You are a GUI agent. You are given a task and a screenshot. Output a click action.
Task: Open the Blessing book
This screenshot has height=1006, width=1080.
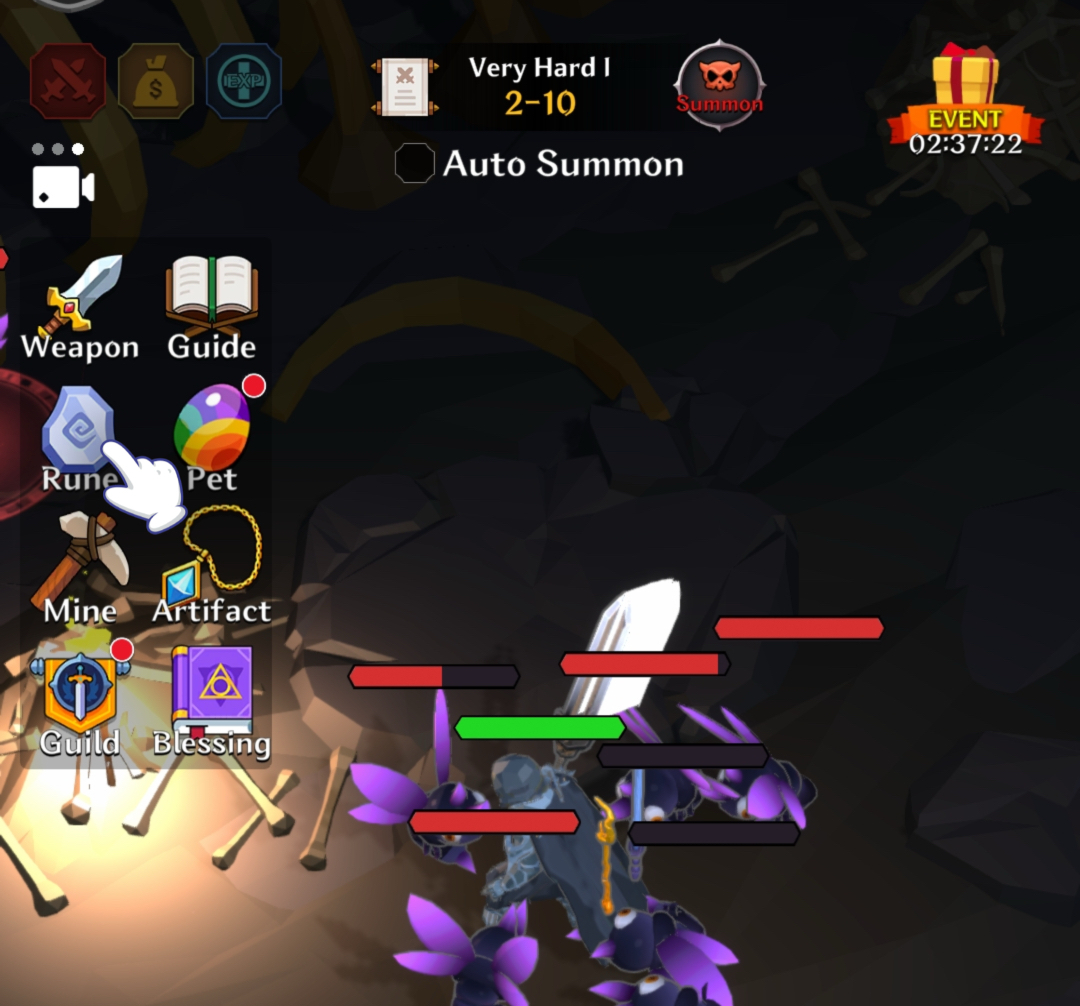point(211,699)
